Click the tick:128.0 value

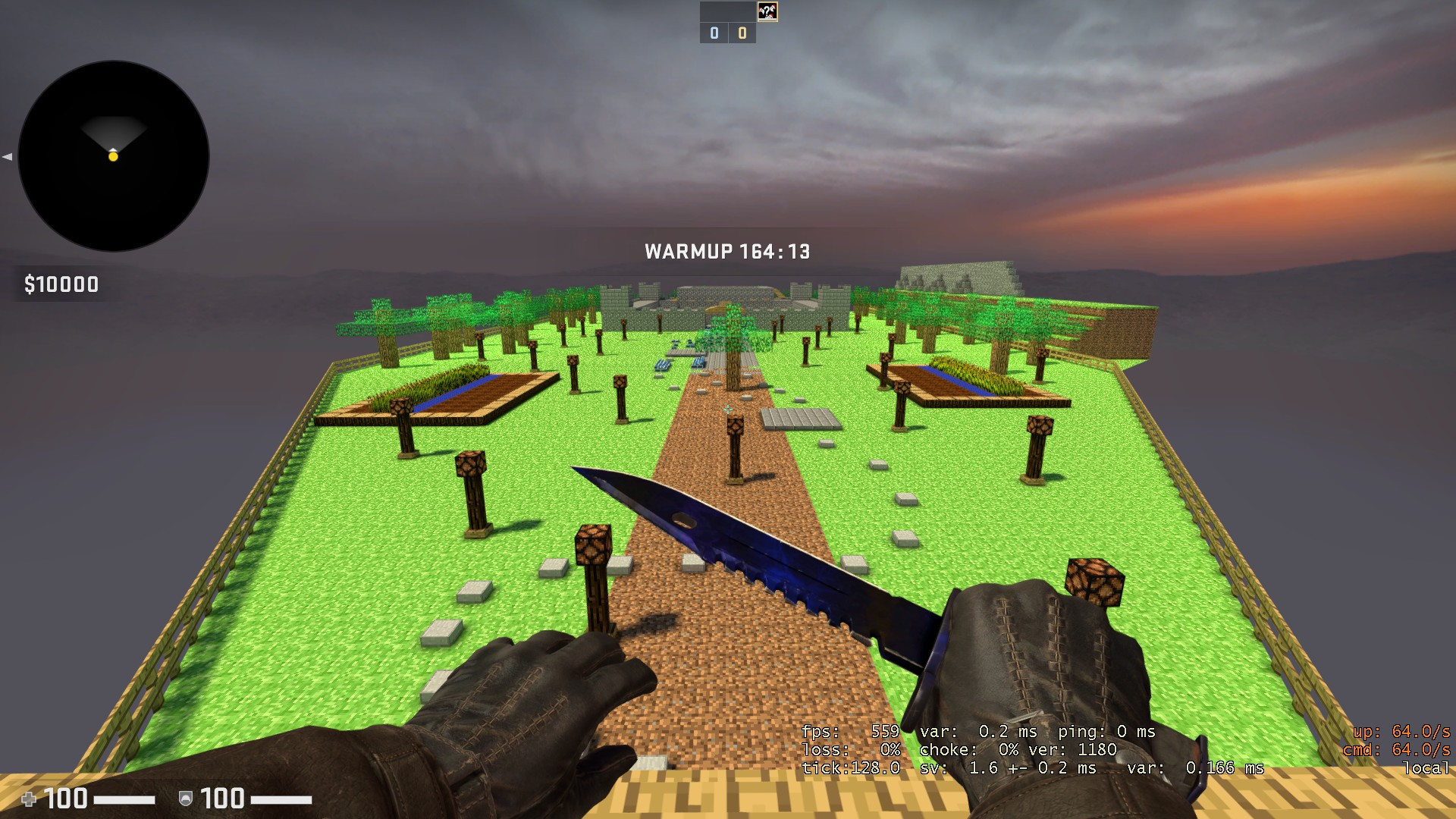point(849,768)
